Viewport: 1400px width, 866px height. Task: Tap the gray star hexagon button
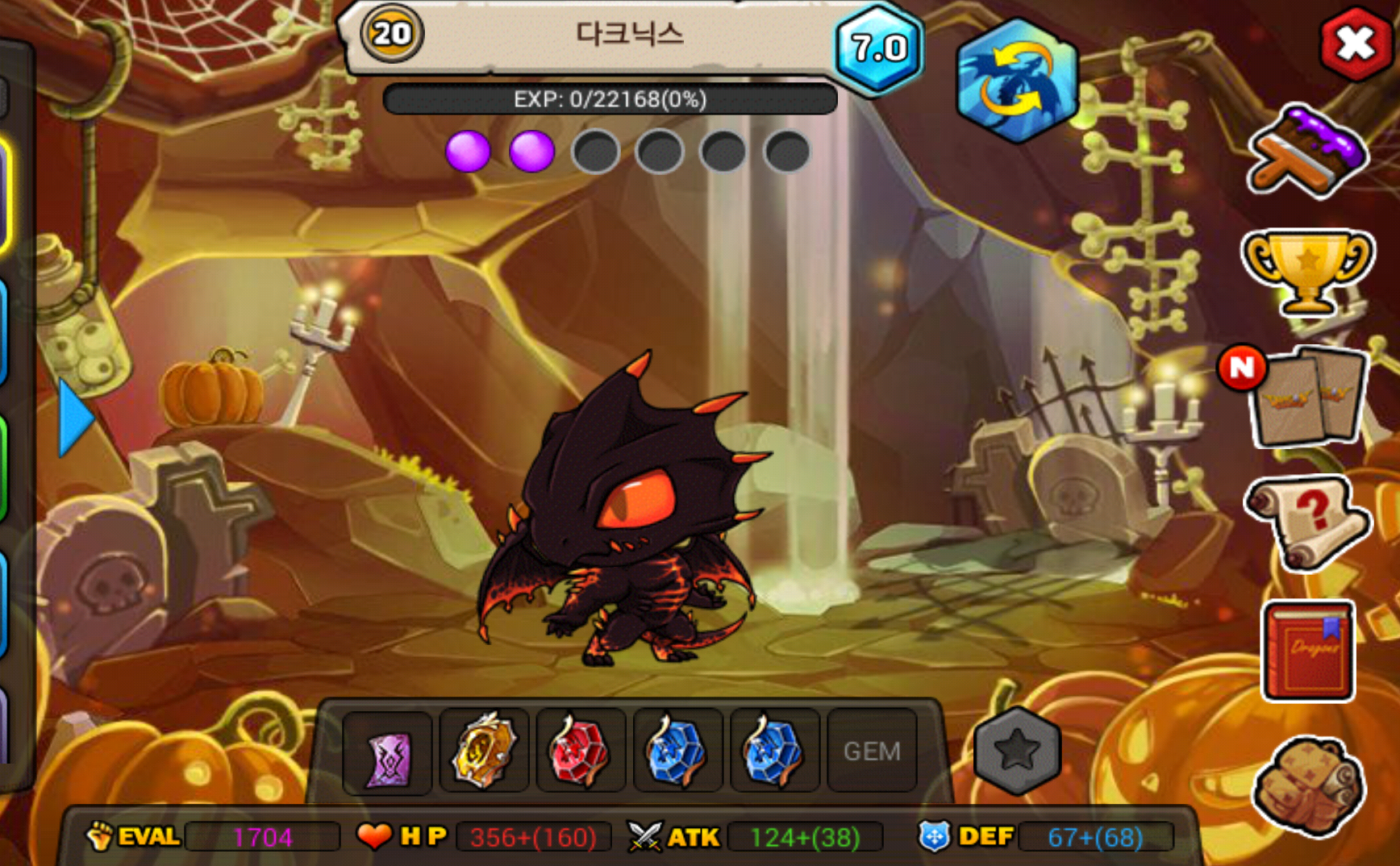(1017, 751)
